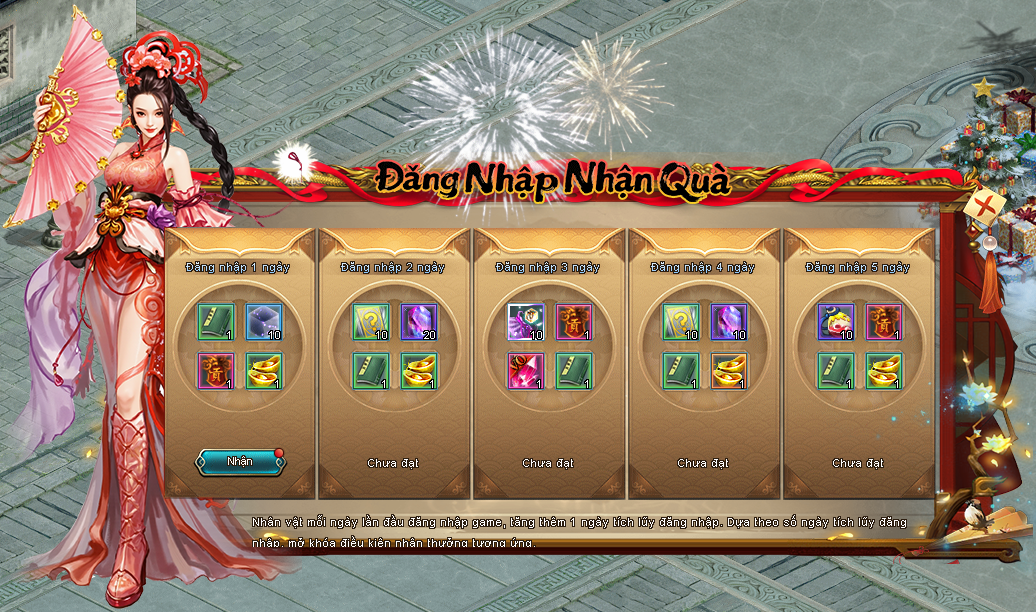This screenshot has width=1036, height=612.
Task: Select the green book in day 1 rewards
Action: (x=216, y=322)
